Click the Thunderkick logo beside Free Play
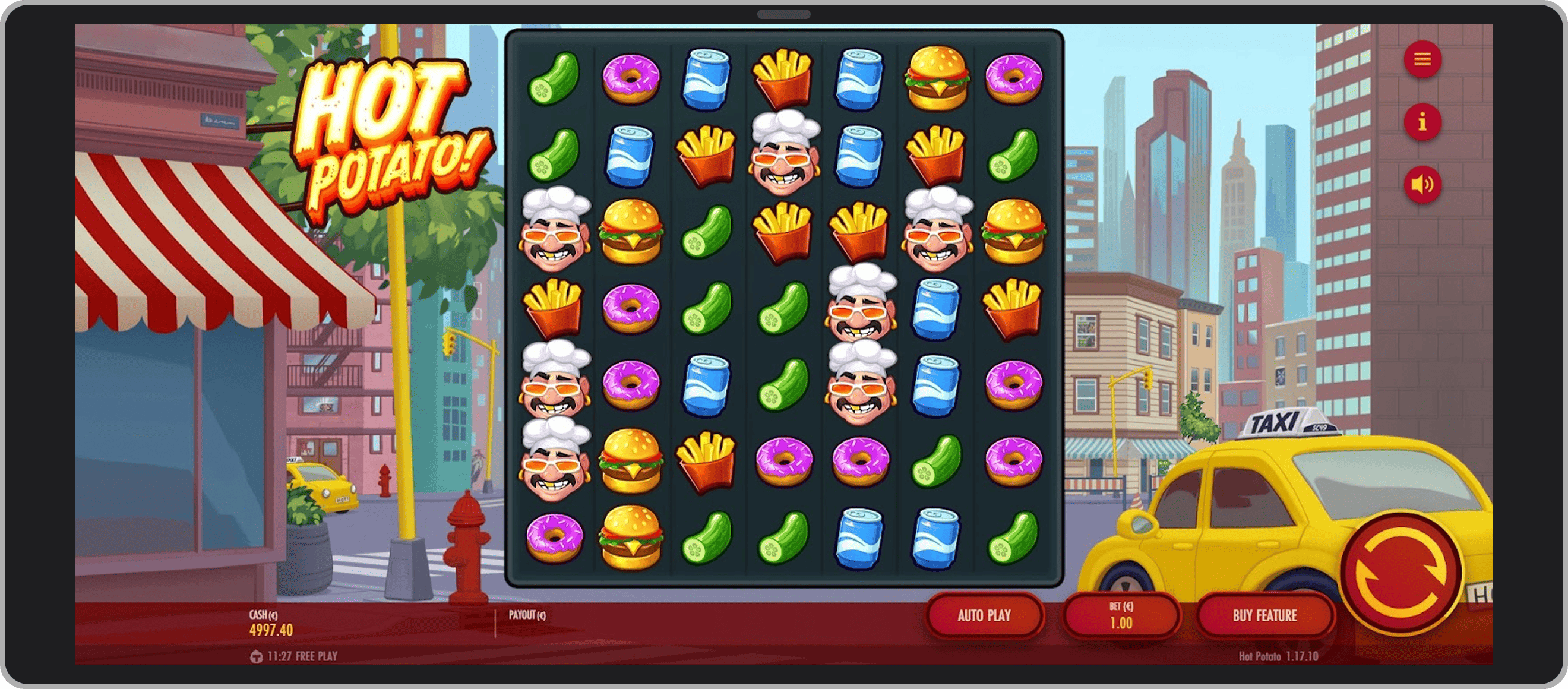Image resolution: width=1568 pixels, height=689 pixels. 255,657
